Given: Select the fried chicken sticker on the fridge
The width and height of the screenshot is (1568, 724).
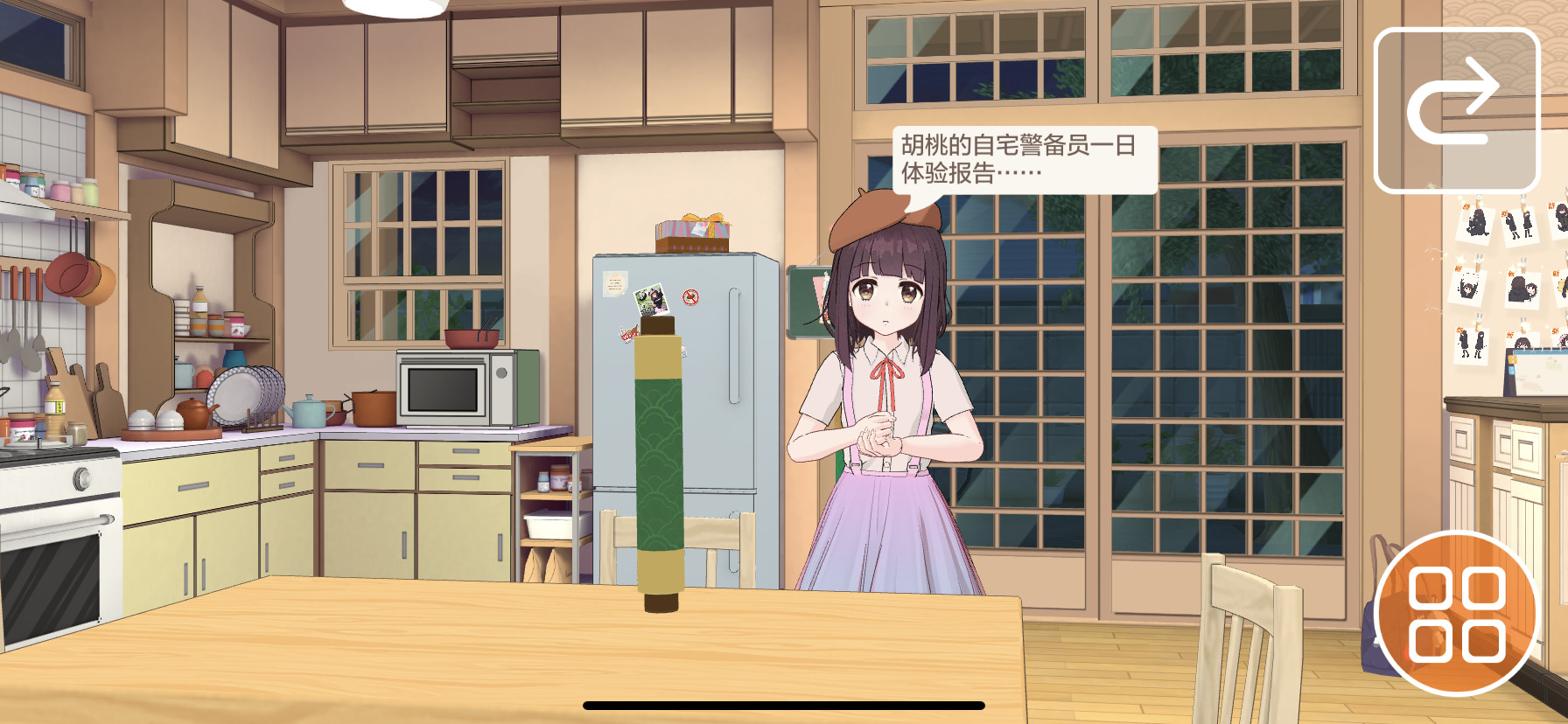Looking at the screenshot, I should pyautogui.click(x=629, y=333).
